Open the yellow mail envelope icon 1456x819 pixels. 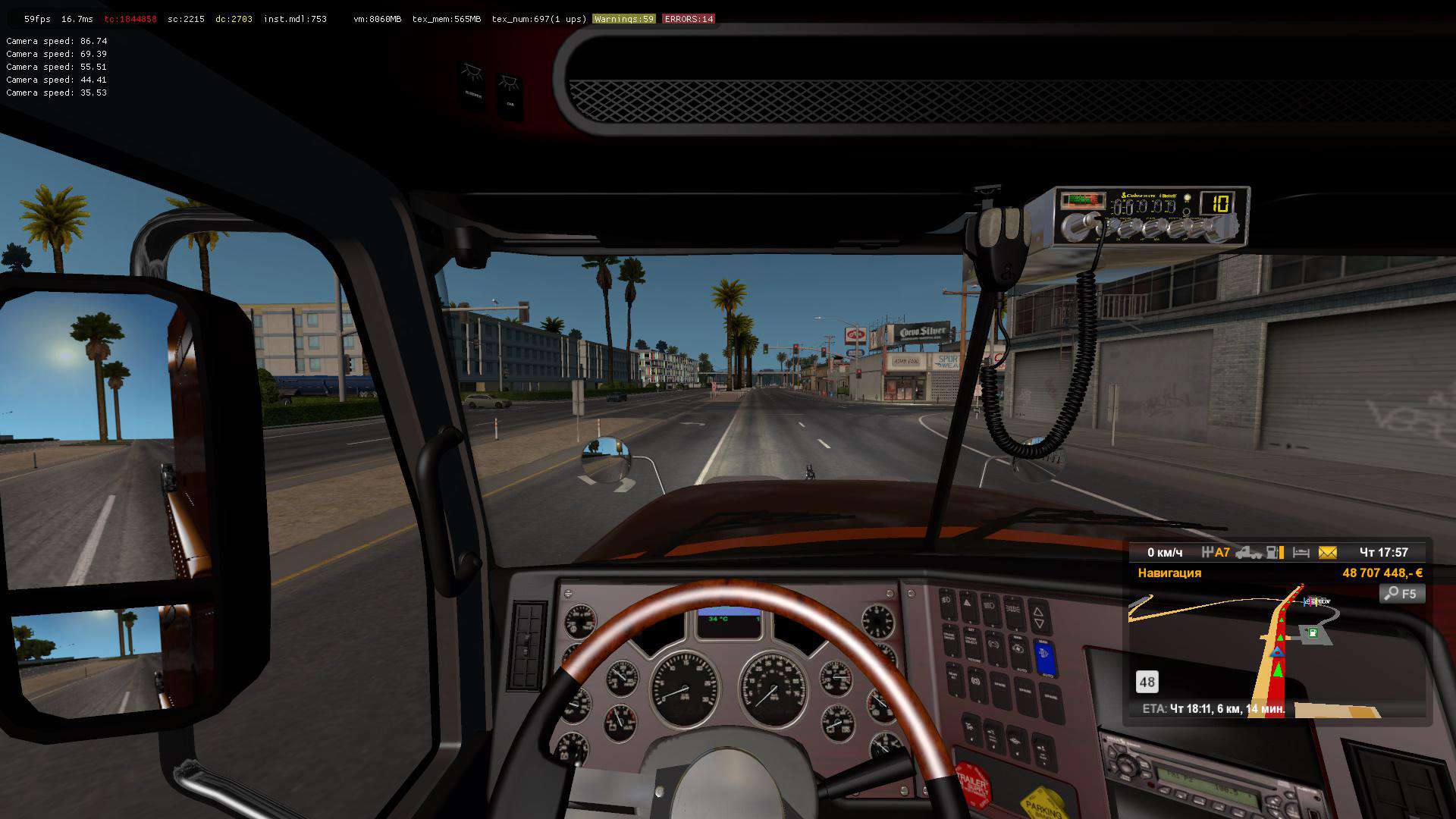1327,553
